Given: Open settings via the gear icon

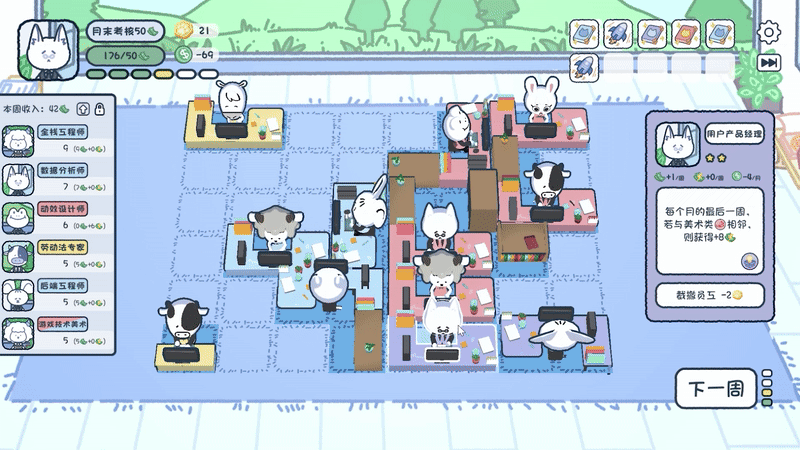Looking at the screenshot, I should [768, 33].
